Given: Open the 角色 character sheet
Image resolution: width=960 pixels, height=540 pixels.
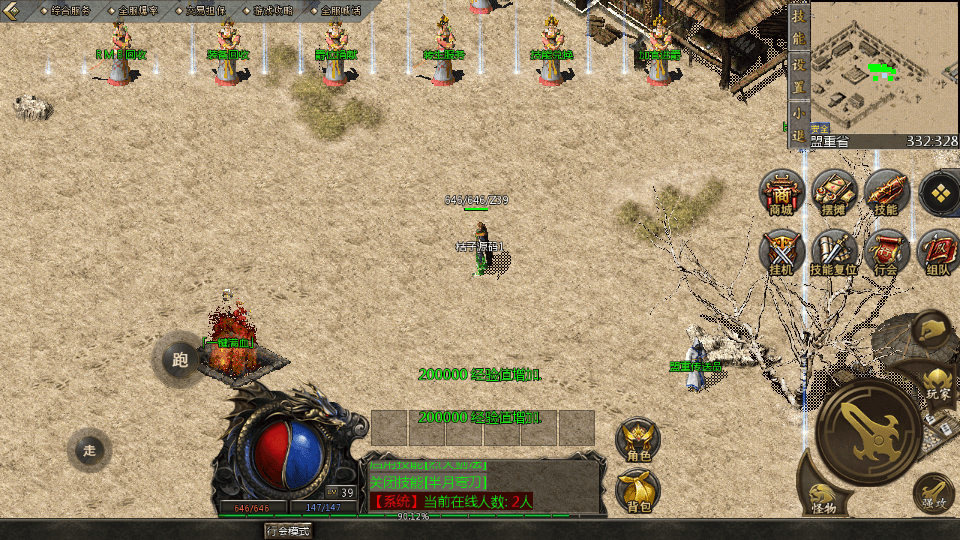Looking at the screenshot, I should click(638, 441).
